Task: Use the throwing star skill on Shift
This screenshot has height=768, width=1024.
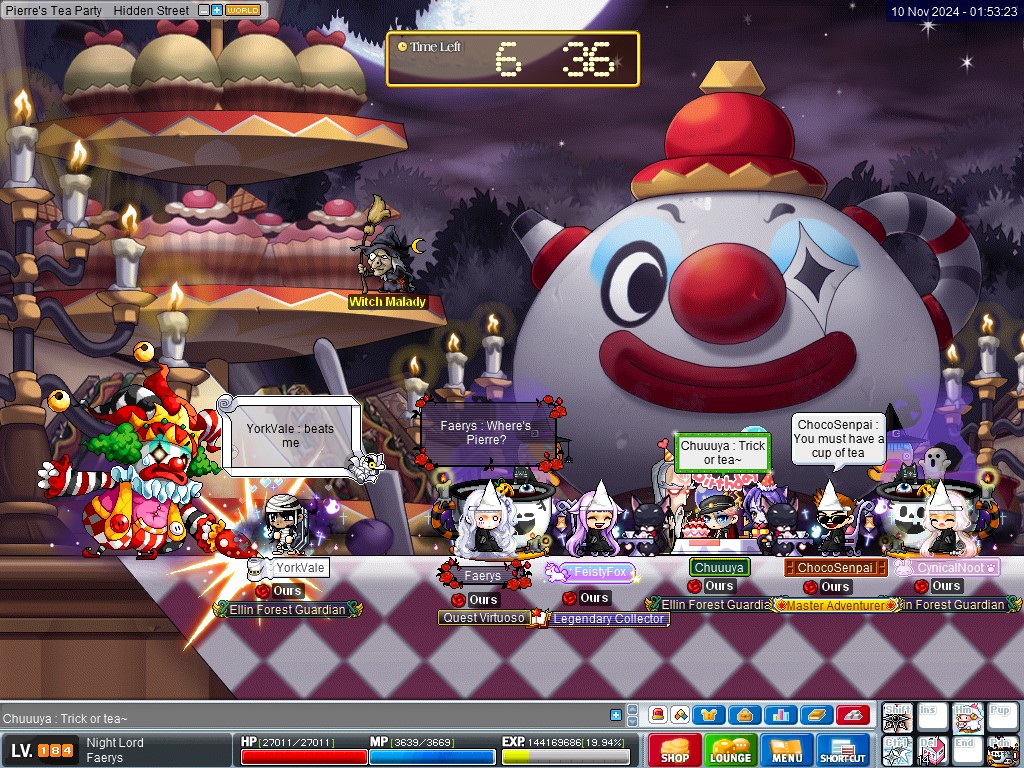Action: [897, 717]
